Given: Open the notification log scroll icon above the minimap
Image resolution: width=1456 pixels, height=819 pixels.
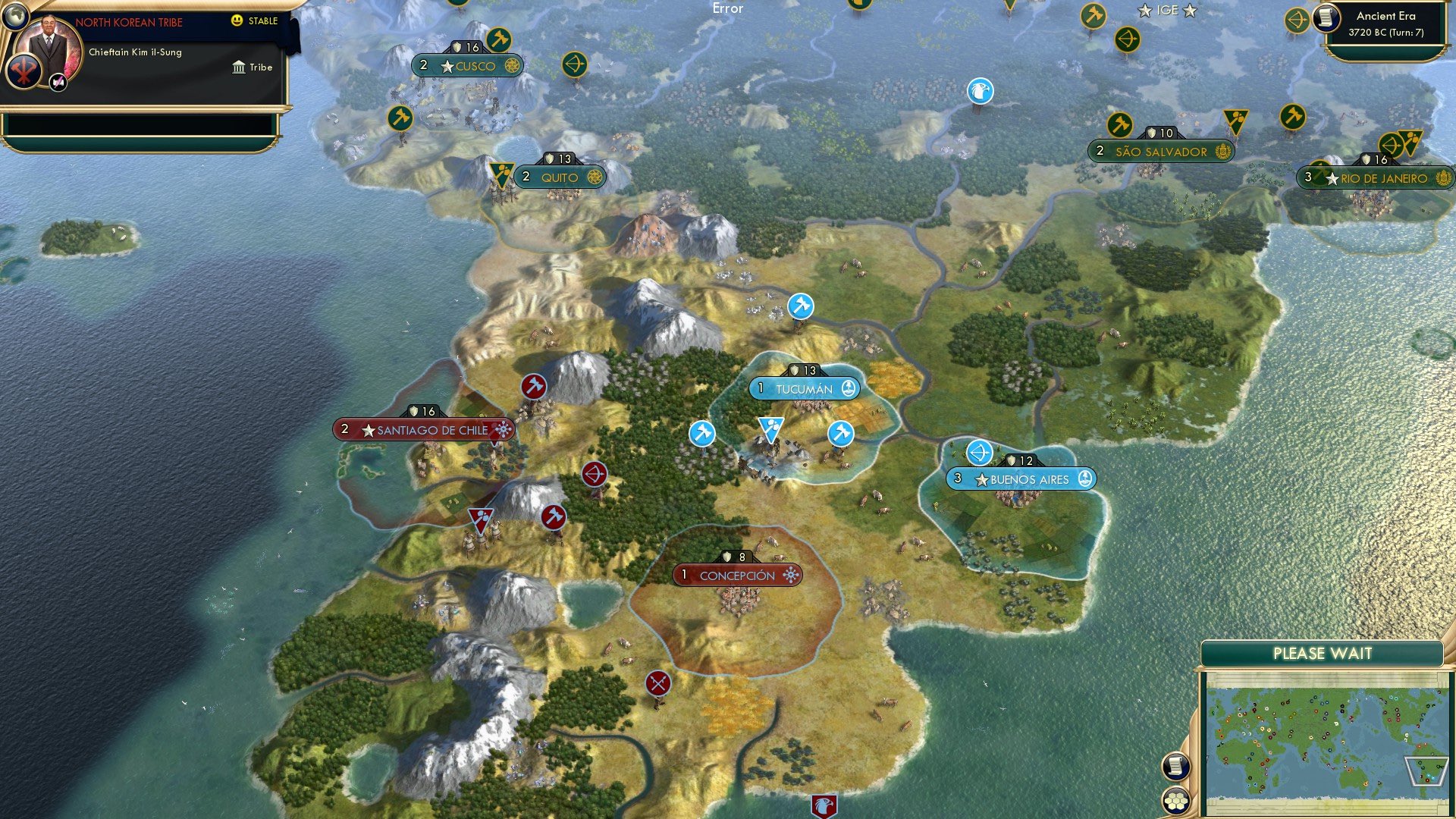Looking at the screenshot, I should pos(1175,766).
